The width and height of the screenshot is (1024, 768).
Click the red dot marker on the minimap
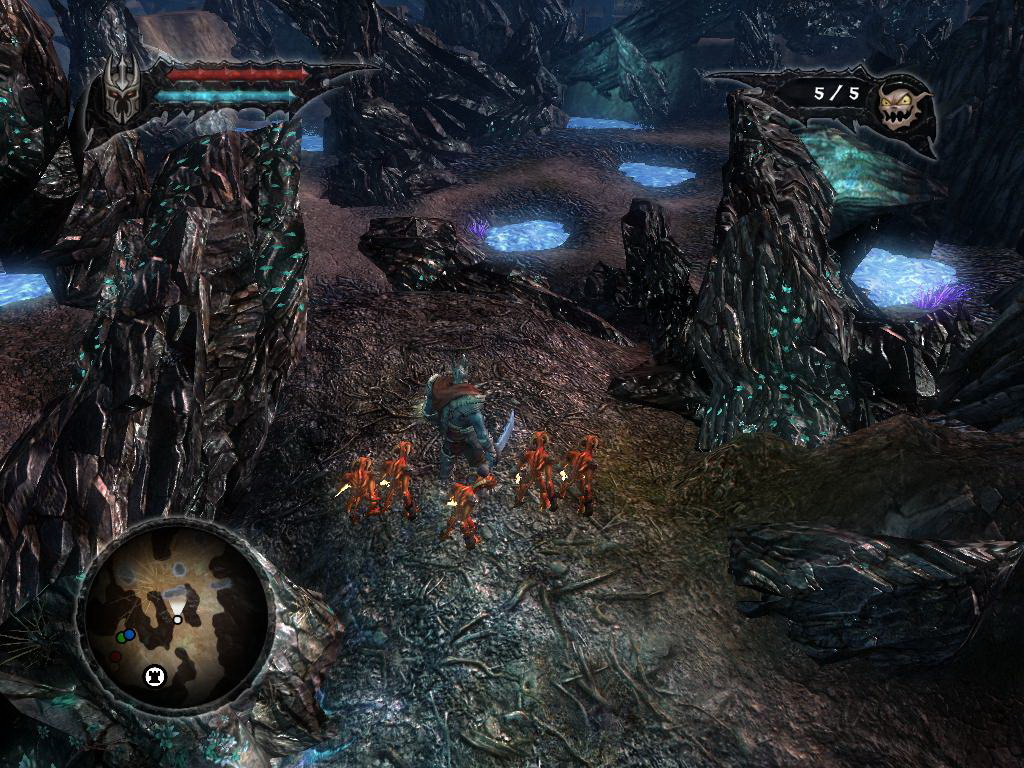tap(116, 657)
